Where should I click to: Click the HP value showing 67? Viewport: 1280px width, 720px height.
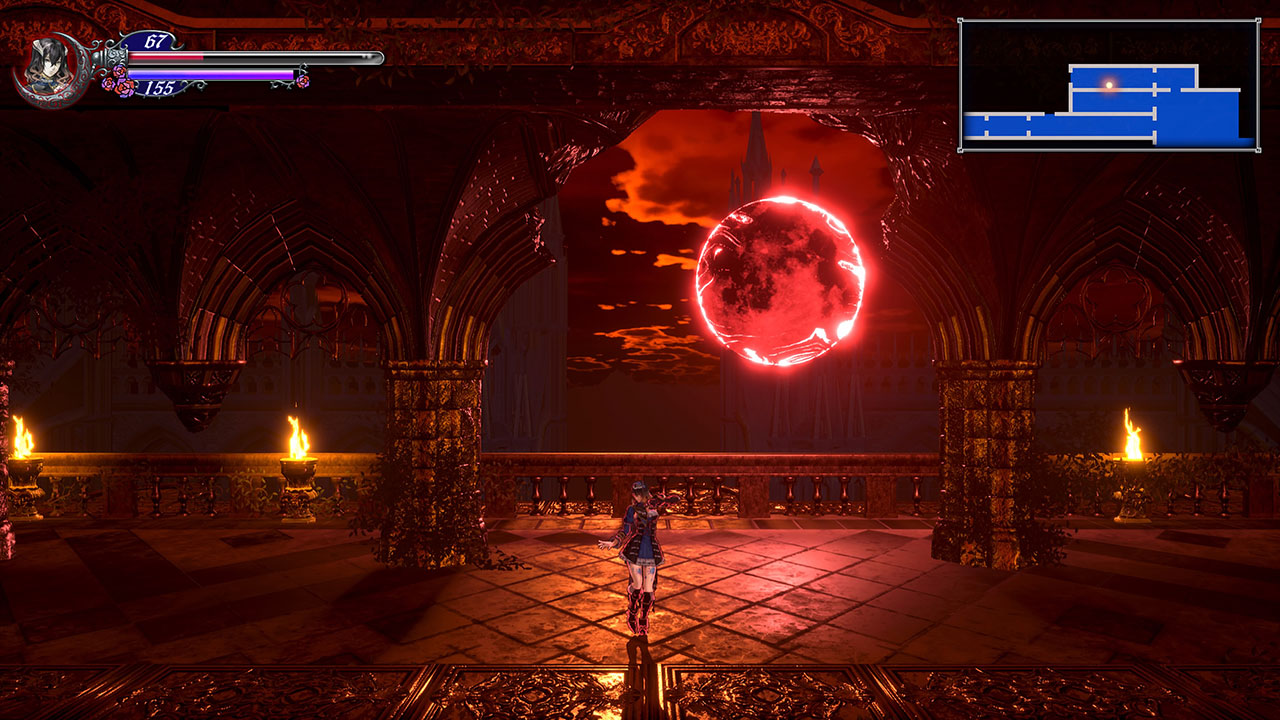155,41
